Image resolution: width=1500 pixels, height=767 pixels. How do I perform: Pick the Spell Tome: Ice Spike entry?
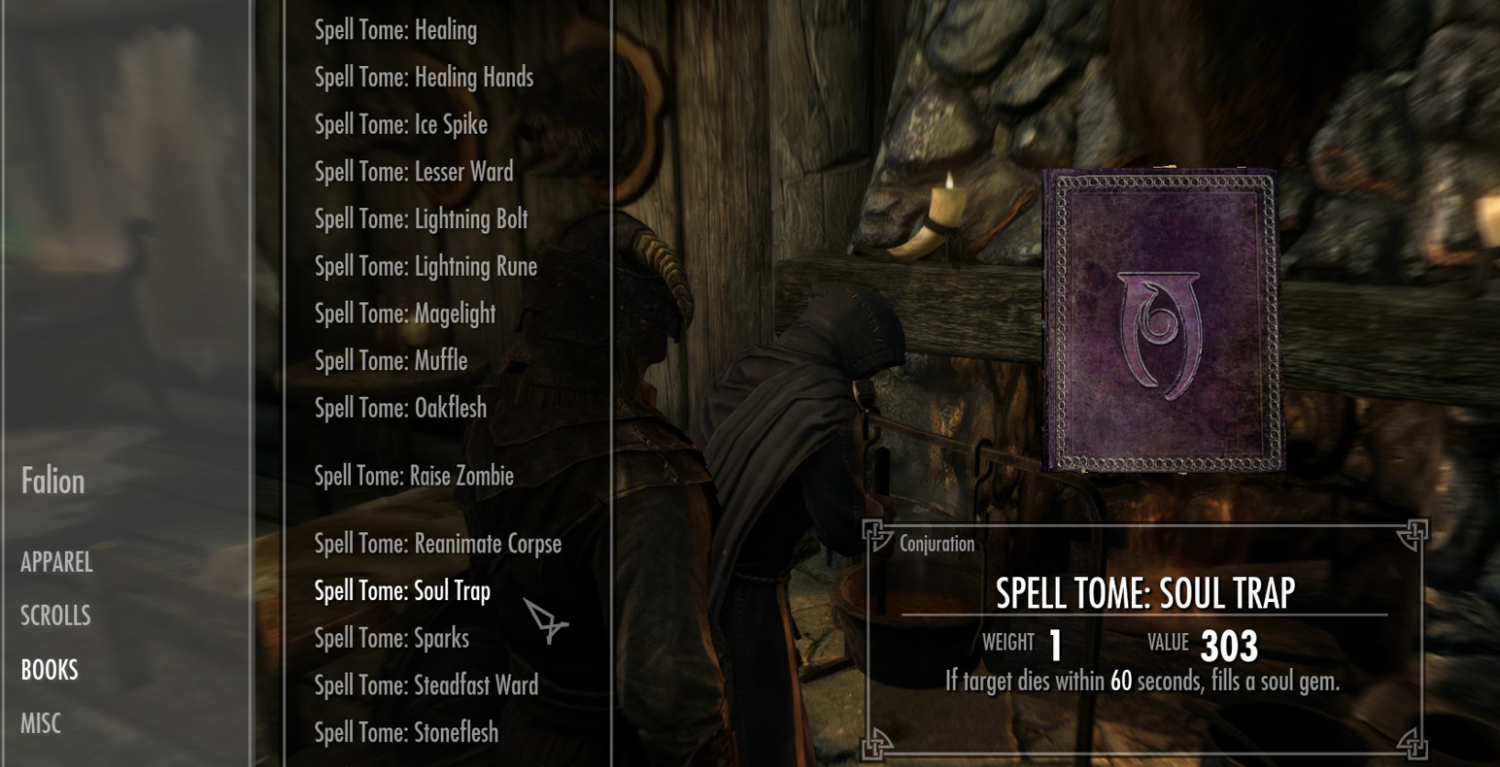pos(401,125)
